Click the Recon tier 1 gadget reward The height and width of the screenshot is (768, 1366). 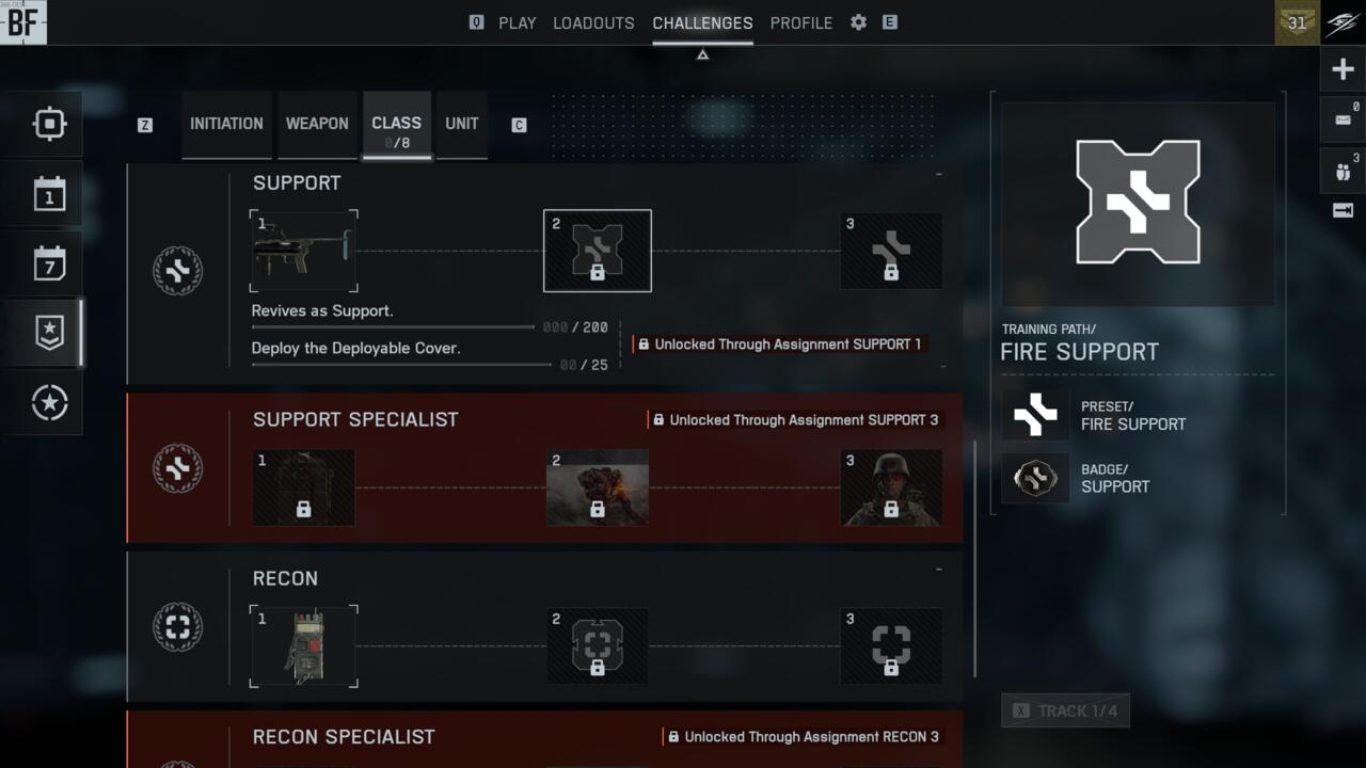coord(304,646)
